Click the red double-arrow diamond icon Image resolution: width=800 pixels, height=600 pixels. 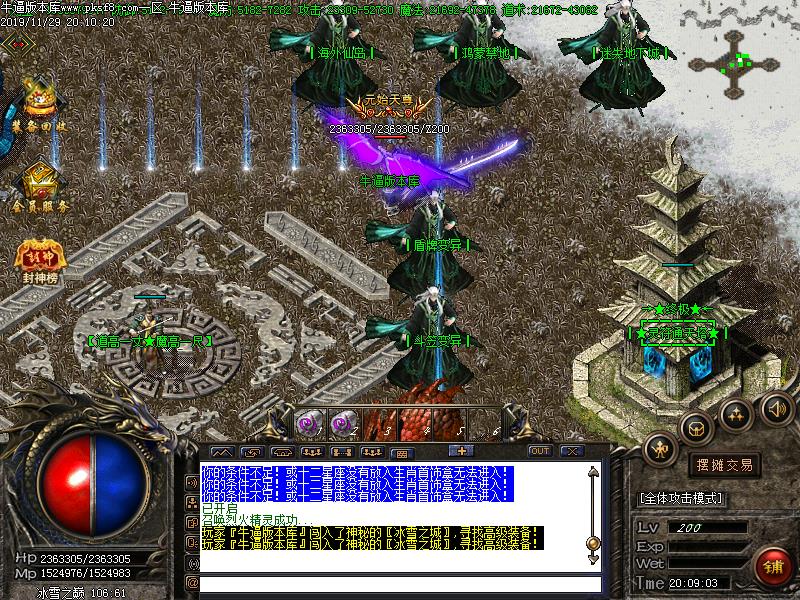coord(16,42)
